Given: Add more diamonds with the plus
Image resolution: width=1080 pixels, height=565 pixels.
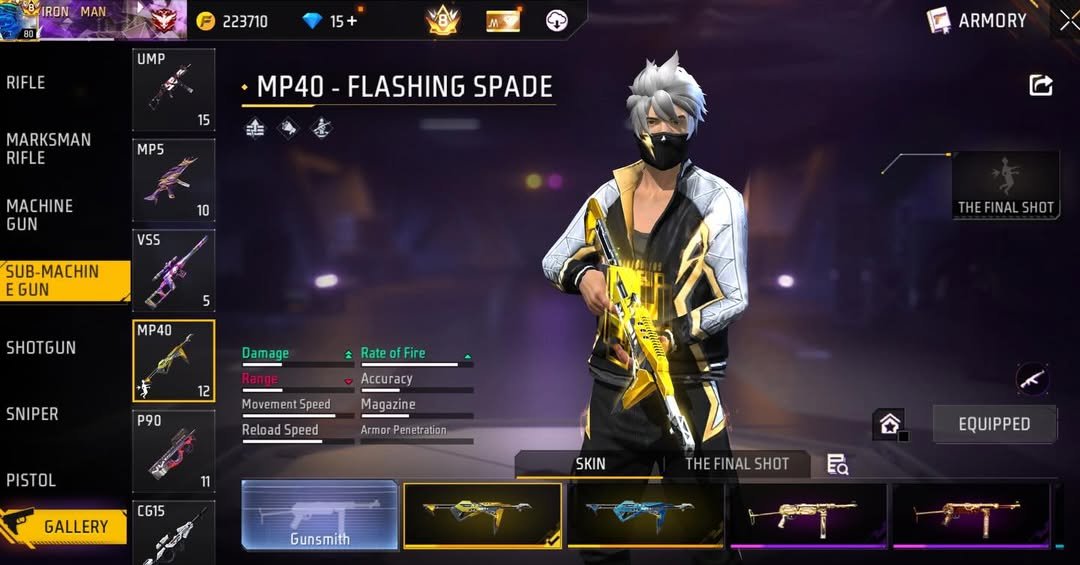Looking at the screenshot, I should click(x=351, y=21).
